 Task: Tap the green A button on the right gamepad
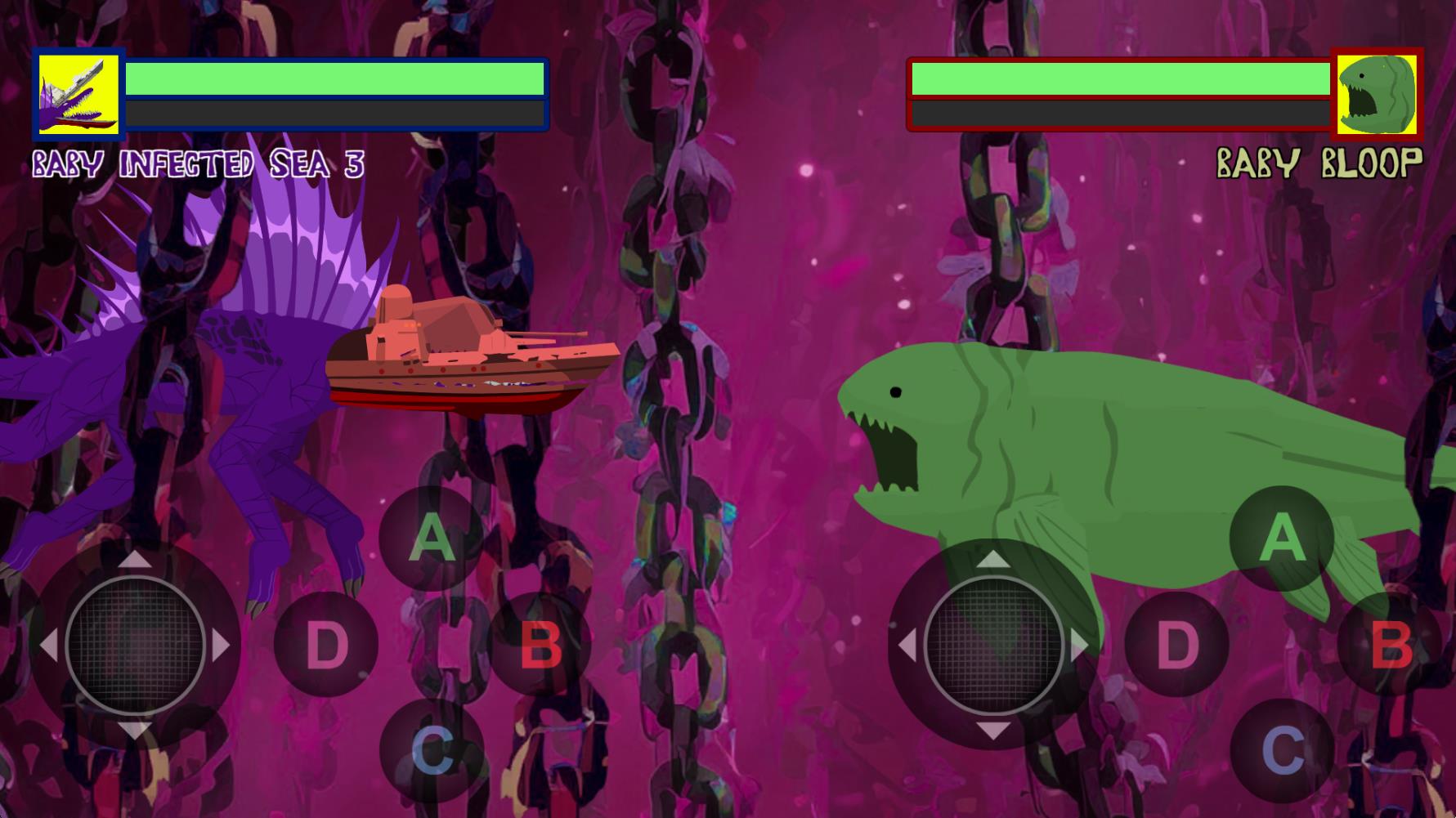(1282, 539)
